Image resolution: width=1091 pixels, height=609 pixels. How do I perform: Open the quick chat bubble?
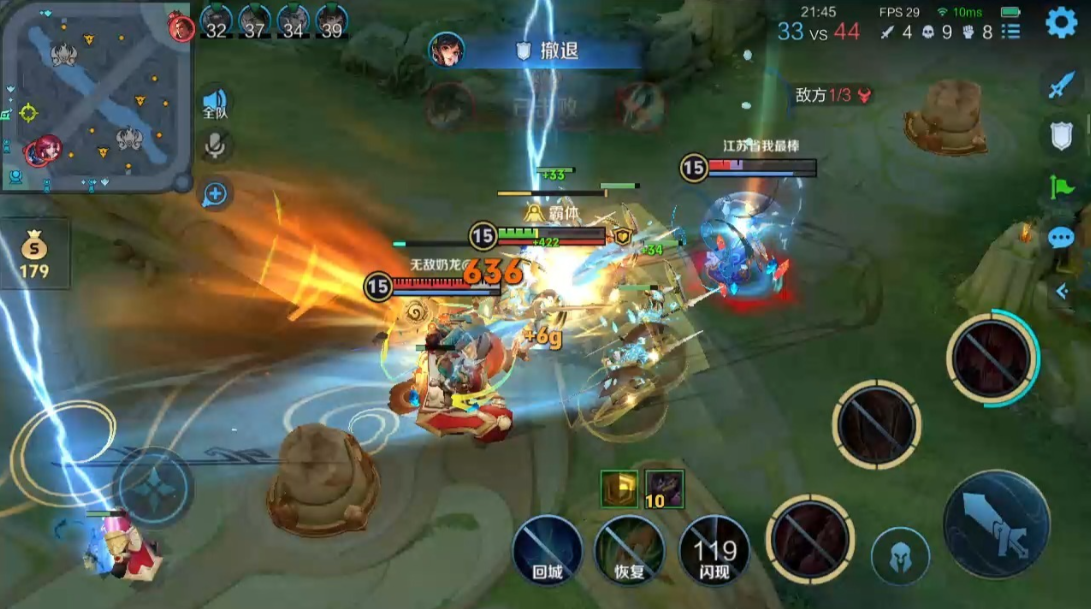(x=1061, y=238)
